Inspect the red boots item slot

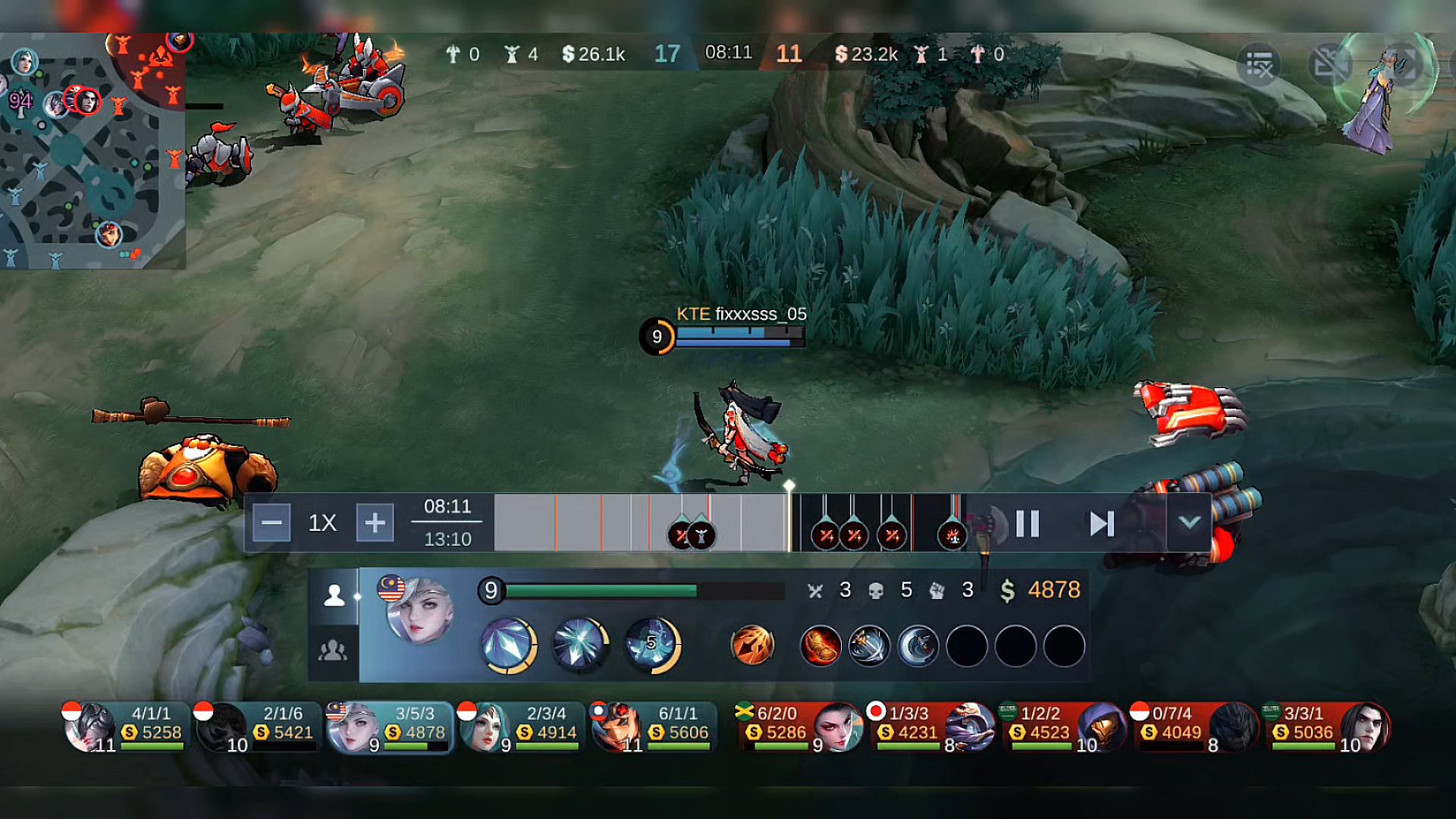(821, 646)
